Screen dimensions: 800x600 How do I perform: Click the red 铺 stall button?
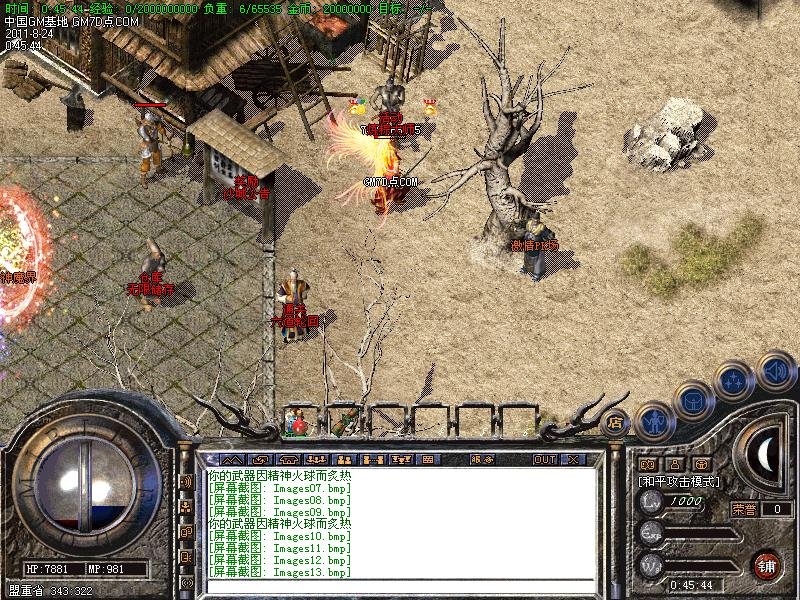click(768, 564)
